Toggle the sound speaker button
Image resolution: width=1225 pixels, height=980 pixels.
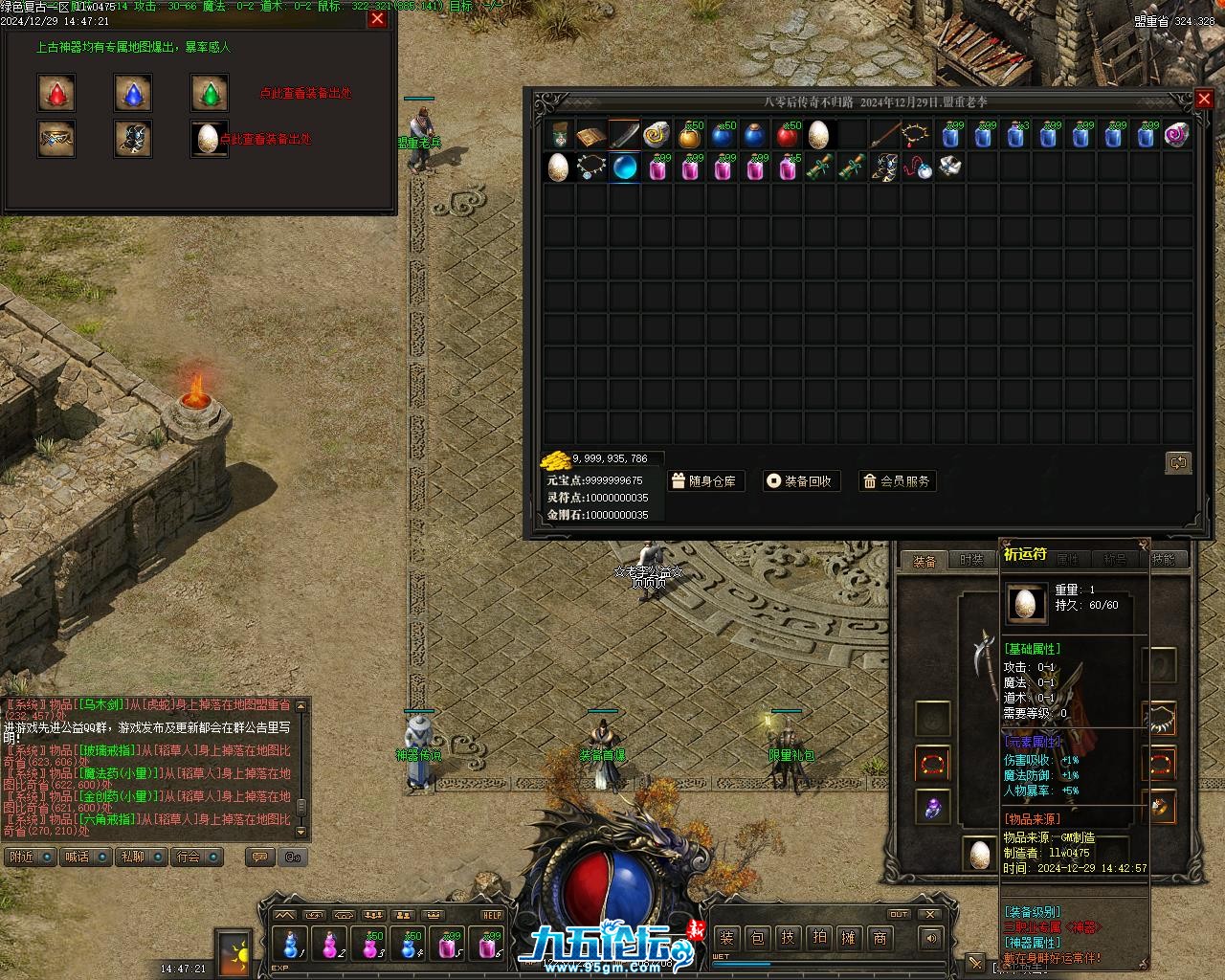click(x=932, y=938)
